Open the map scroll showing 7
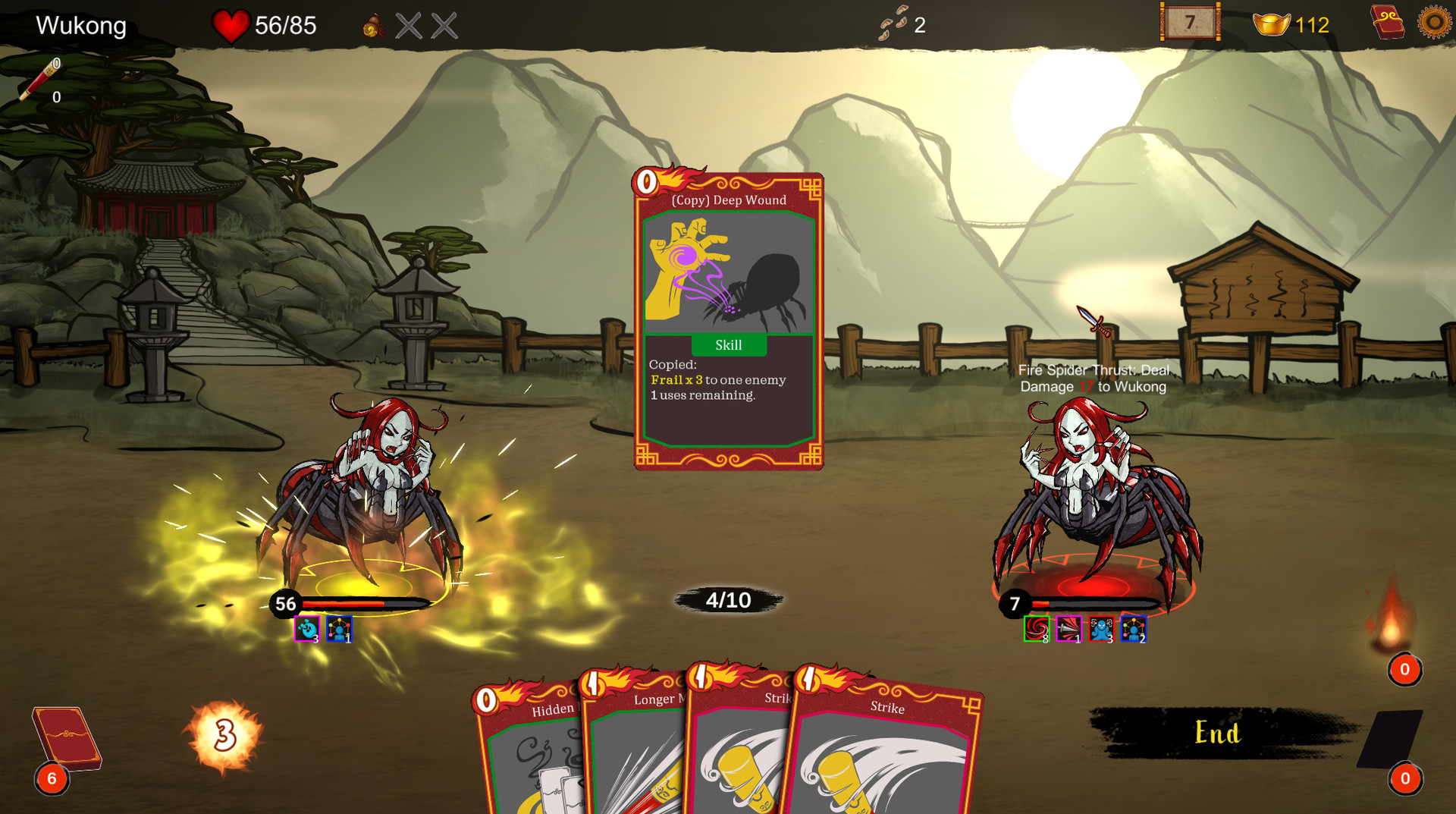Image resolution: width=1456 pixels, height=814 pixels. point(1189,23)
